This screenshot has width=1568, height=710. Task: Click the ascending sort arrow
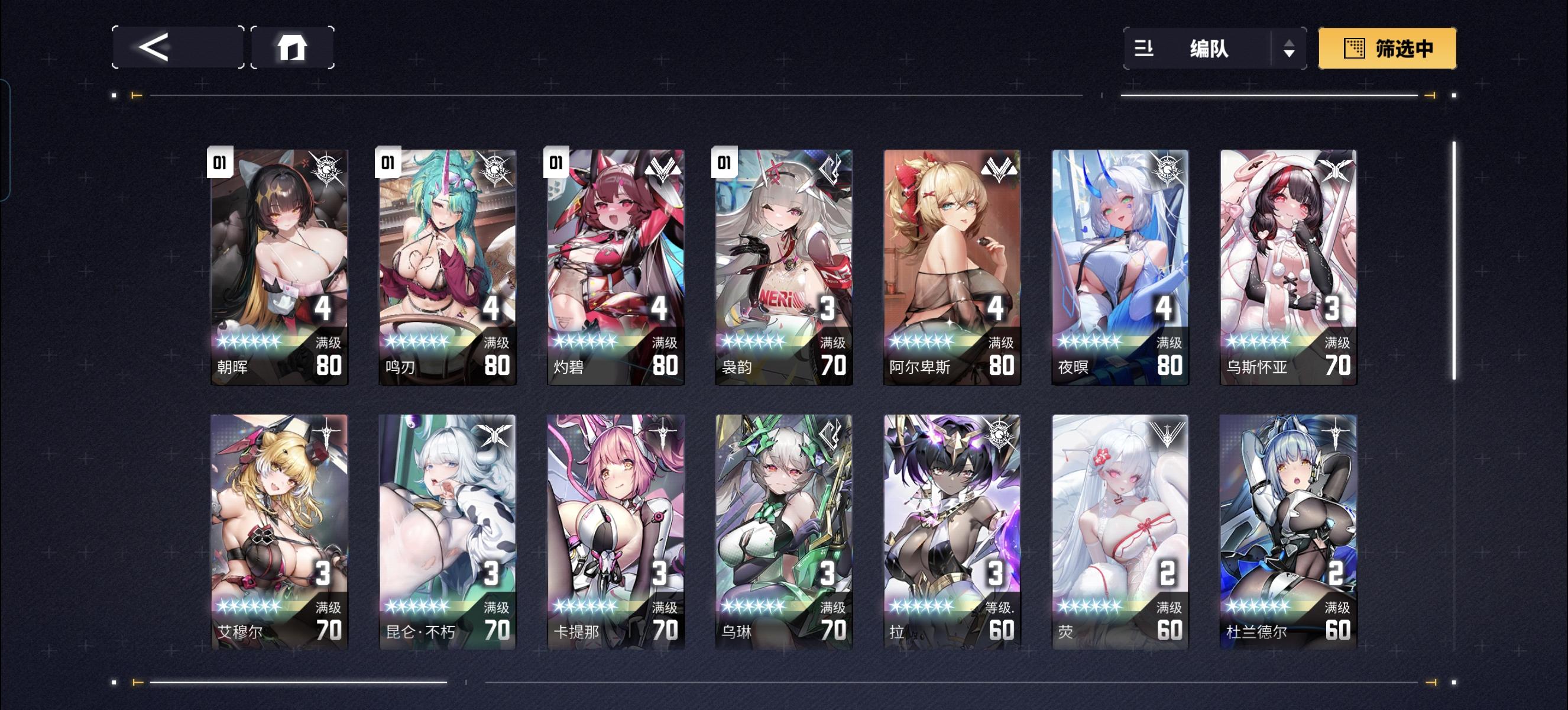(x=1290, y=44)
